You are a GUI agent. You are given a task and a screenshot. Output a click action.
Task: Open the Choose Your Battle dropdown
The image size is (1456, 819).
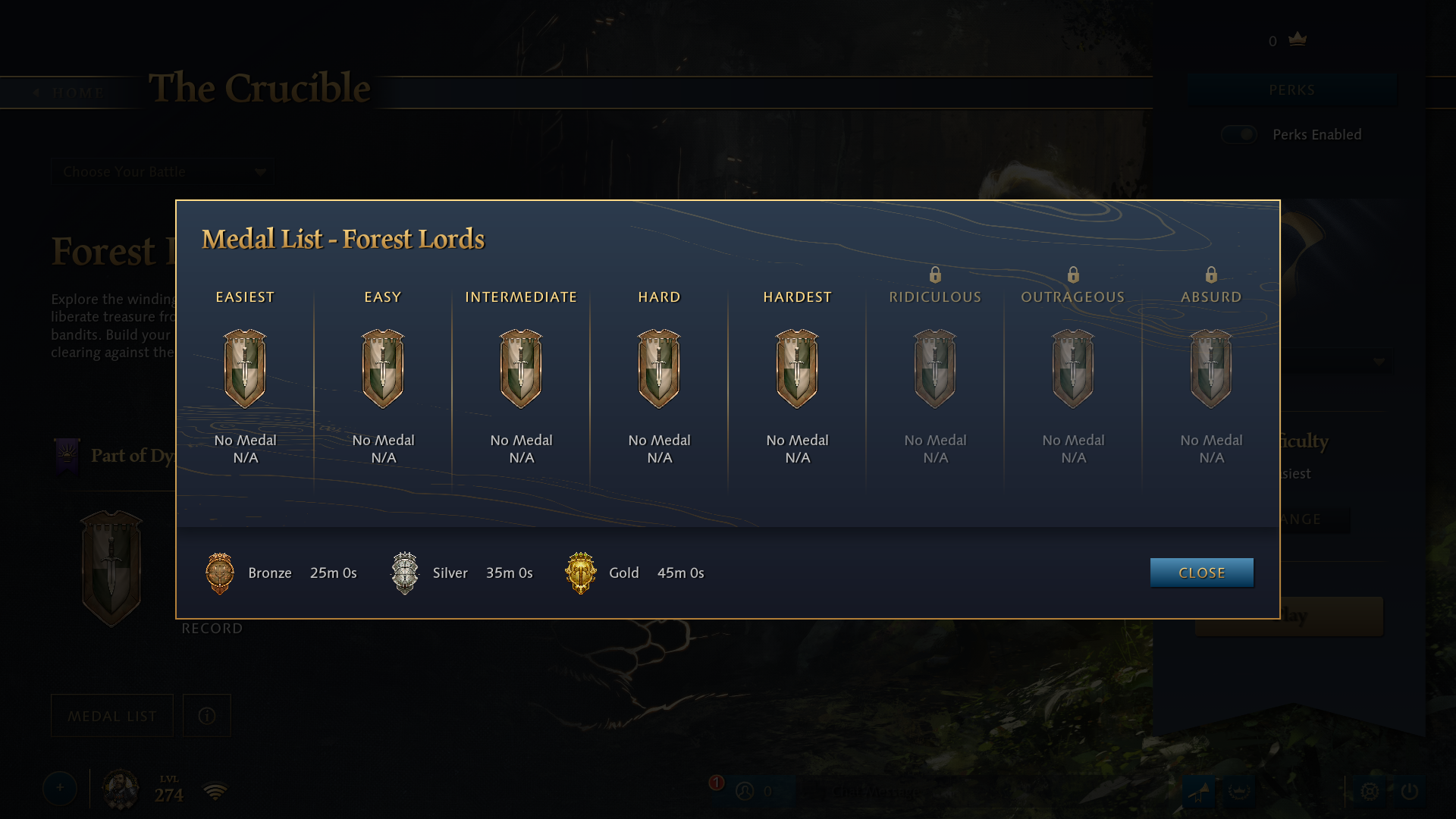(x=163, y=172)
